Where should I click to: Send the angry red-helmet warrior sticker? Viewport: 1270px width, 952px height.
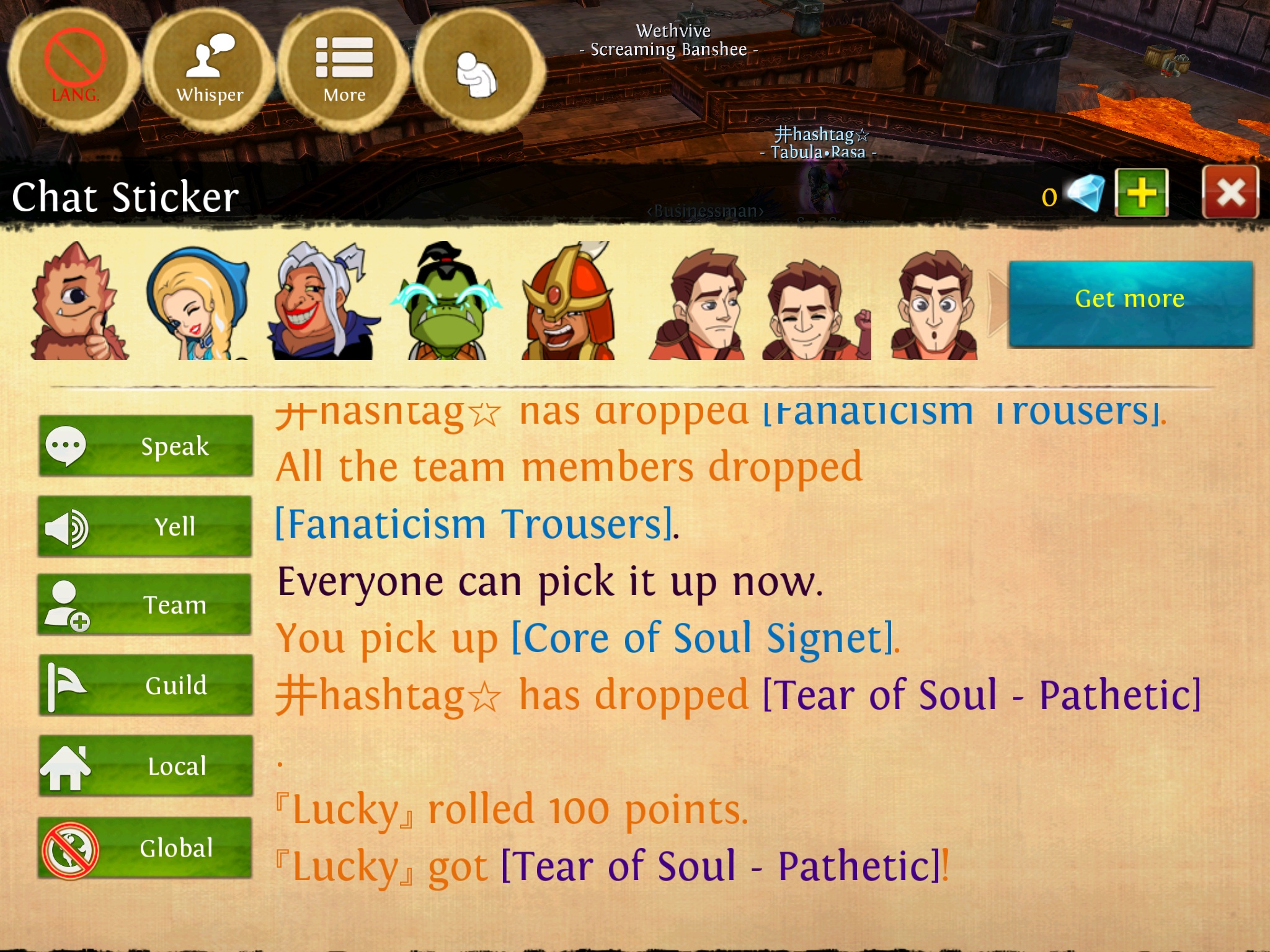click(569, 302)
